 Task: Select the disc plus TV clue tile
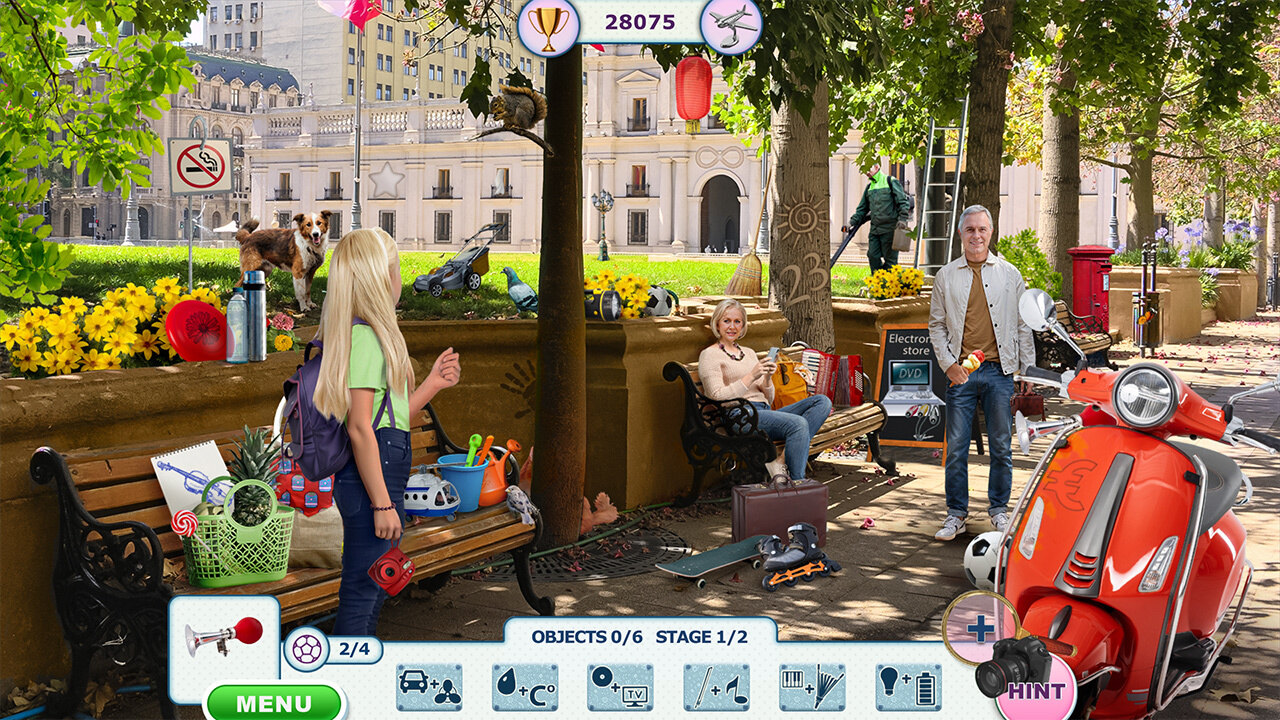tap(620, 687)
